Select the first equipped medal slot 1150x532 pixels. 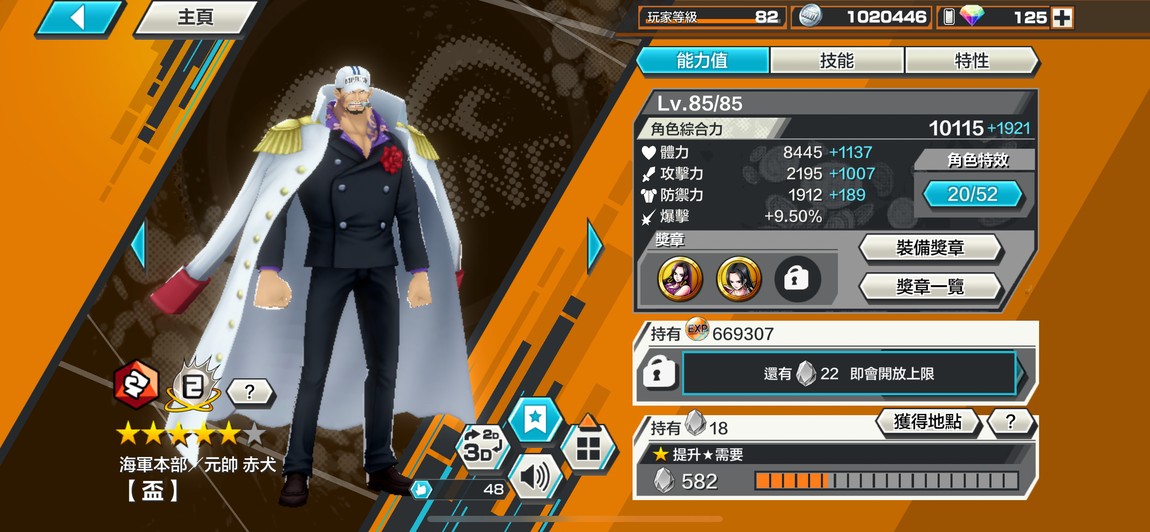pos(680,280)
